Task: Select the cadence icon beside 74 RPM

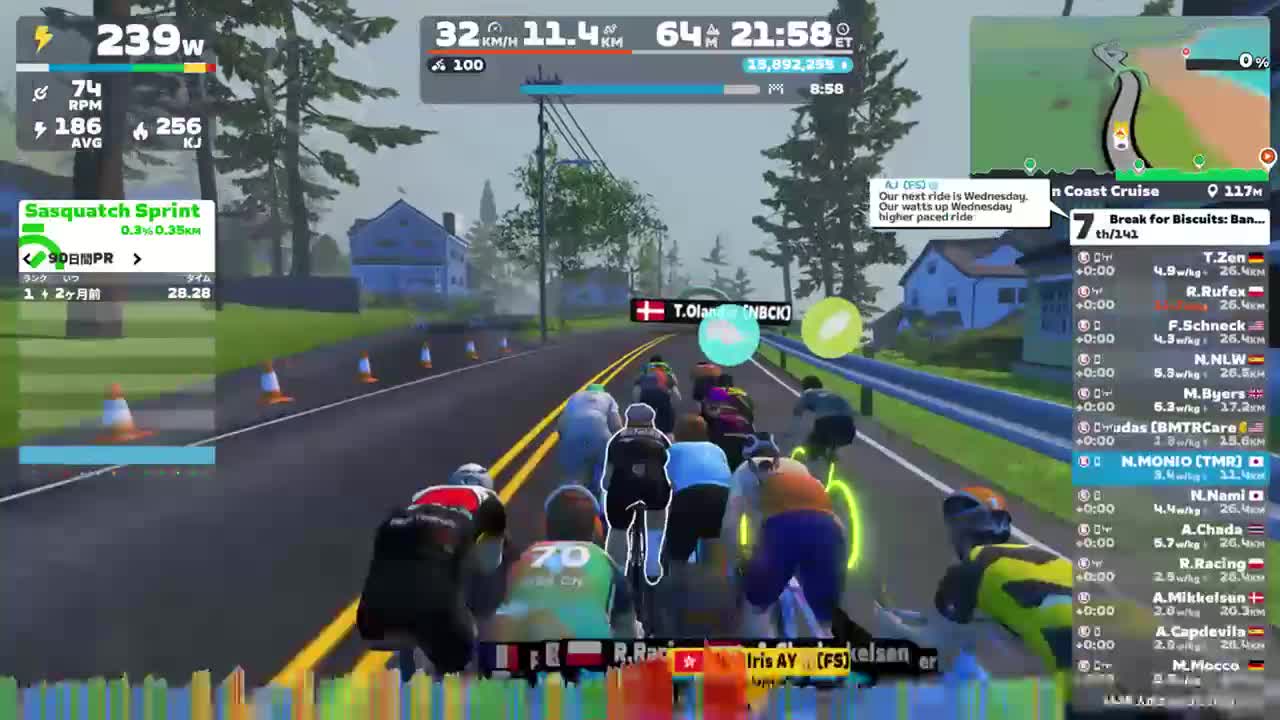Action: (x=40, y=93)
